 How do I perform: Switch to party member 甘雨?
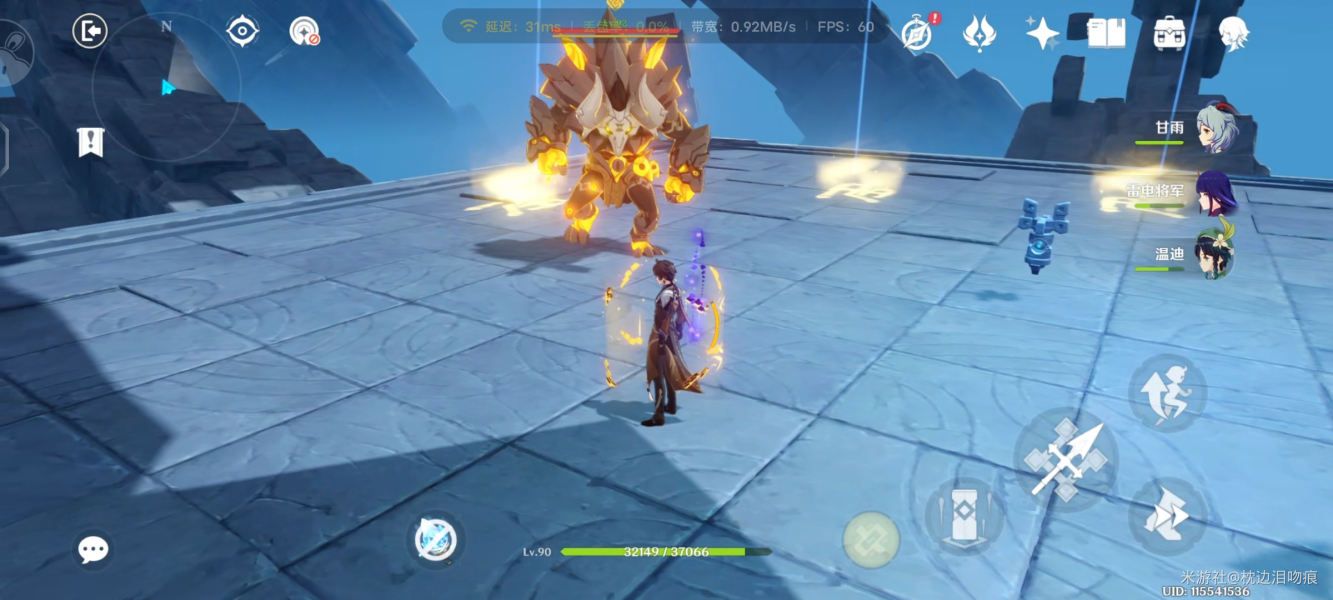(1211, 129)
